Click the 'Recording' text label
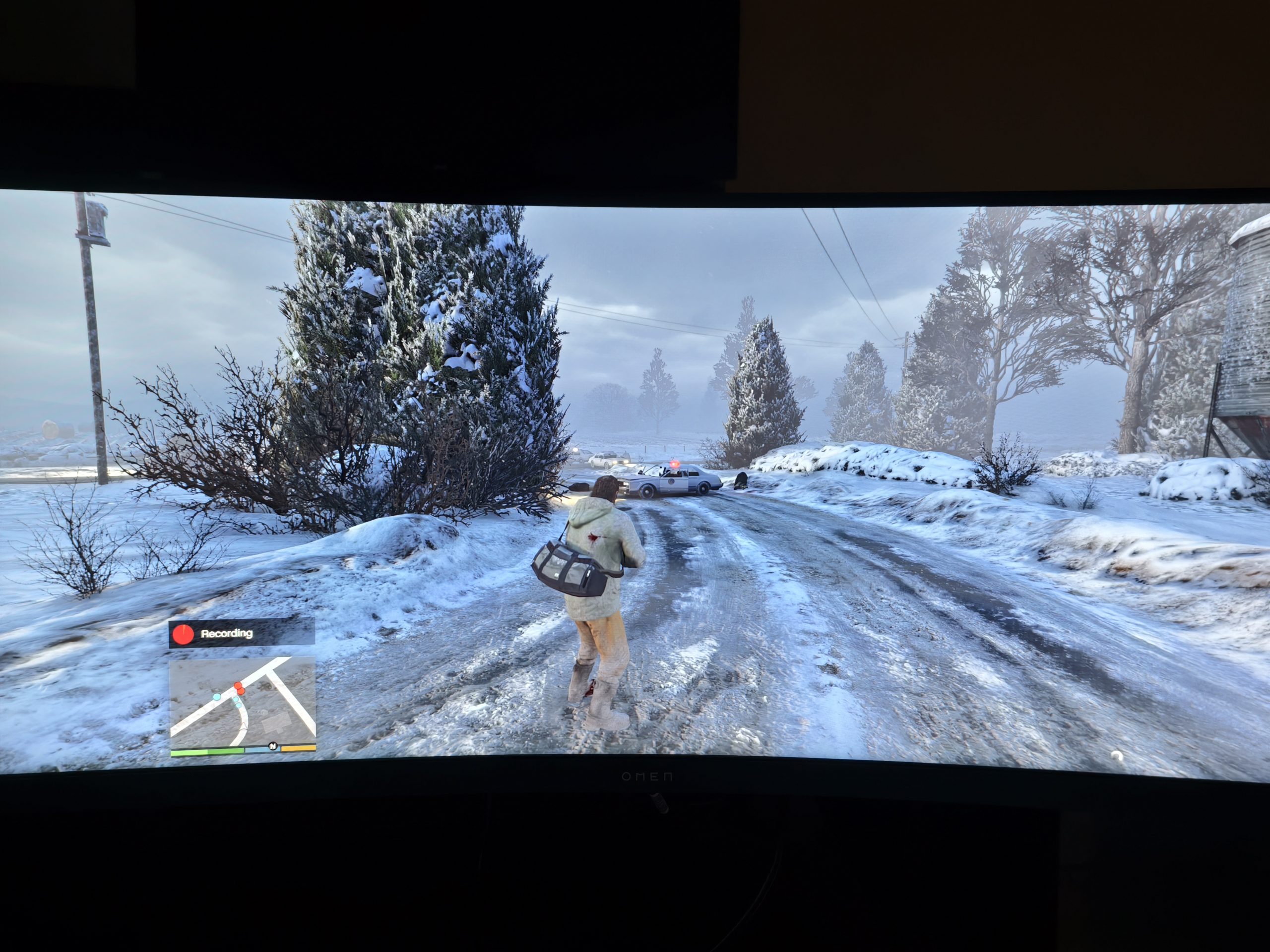Image resolution: width=1270 pixels, height=952 pixels. [x=227, y=635]
